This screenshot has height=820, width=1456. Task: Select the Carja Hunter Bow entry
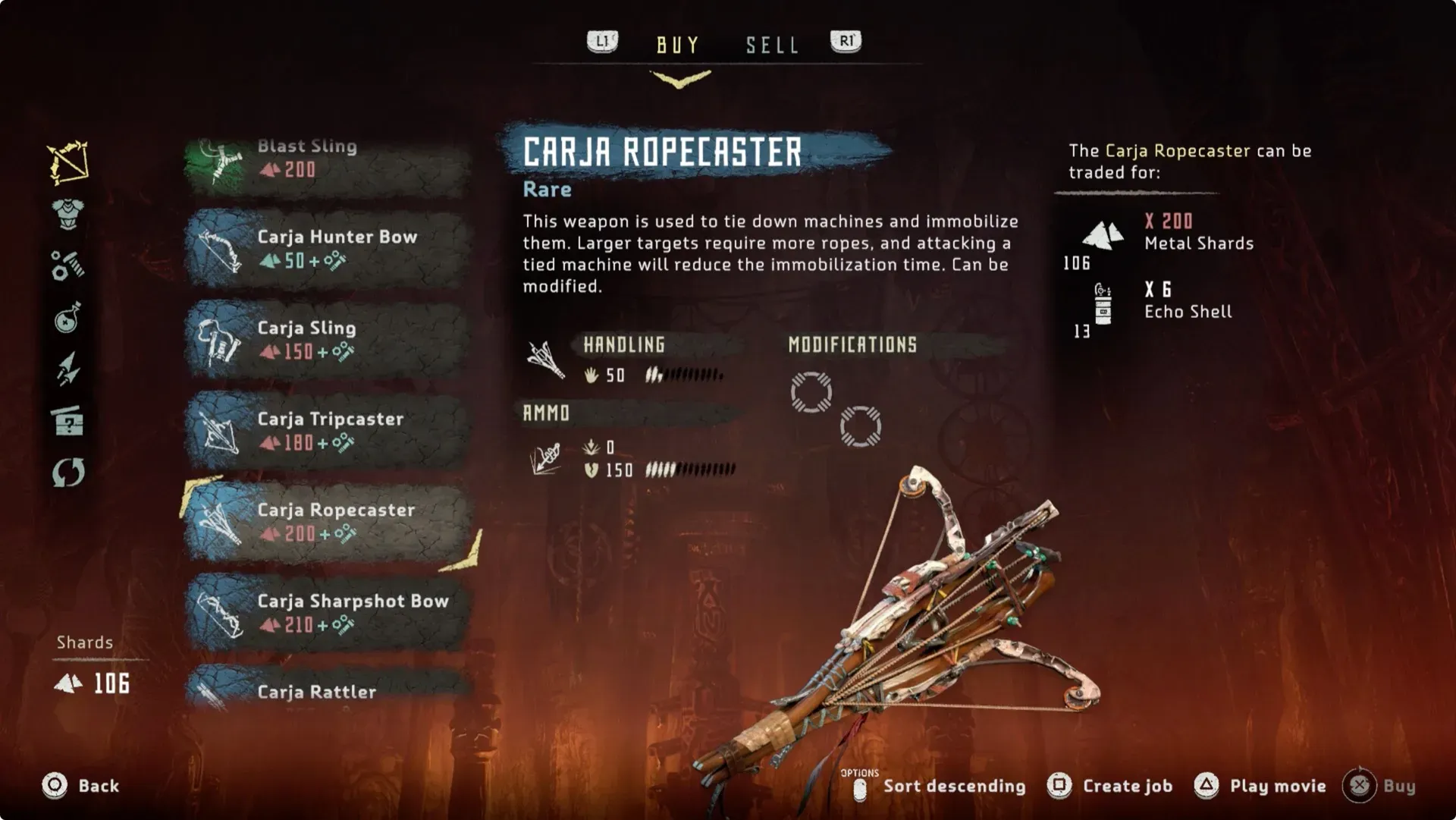coord(328,248)
